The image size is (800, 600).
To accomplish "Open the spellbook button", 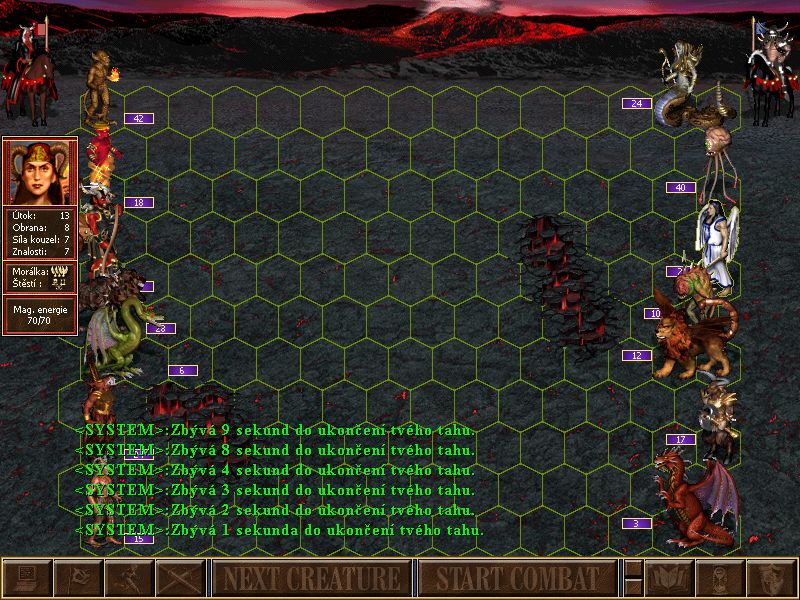I will pos(669,578).
